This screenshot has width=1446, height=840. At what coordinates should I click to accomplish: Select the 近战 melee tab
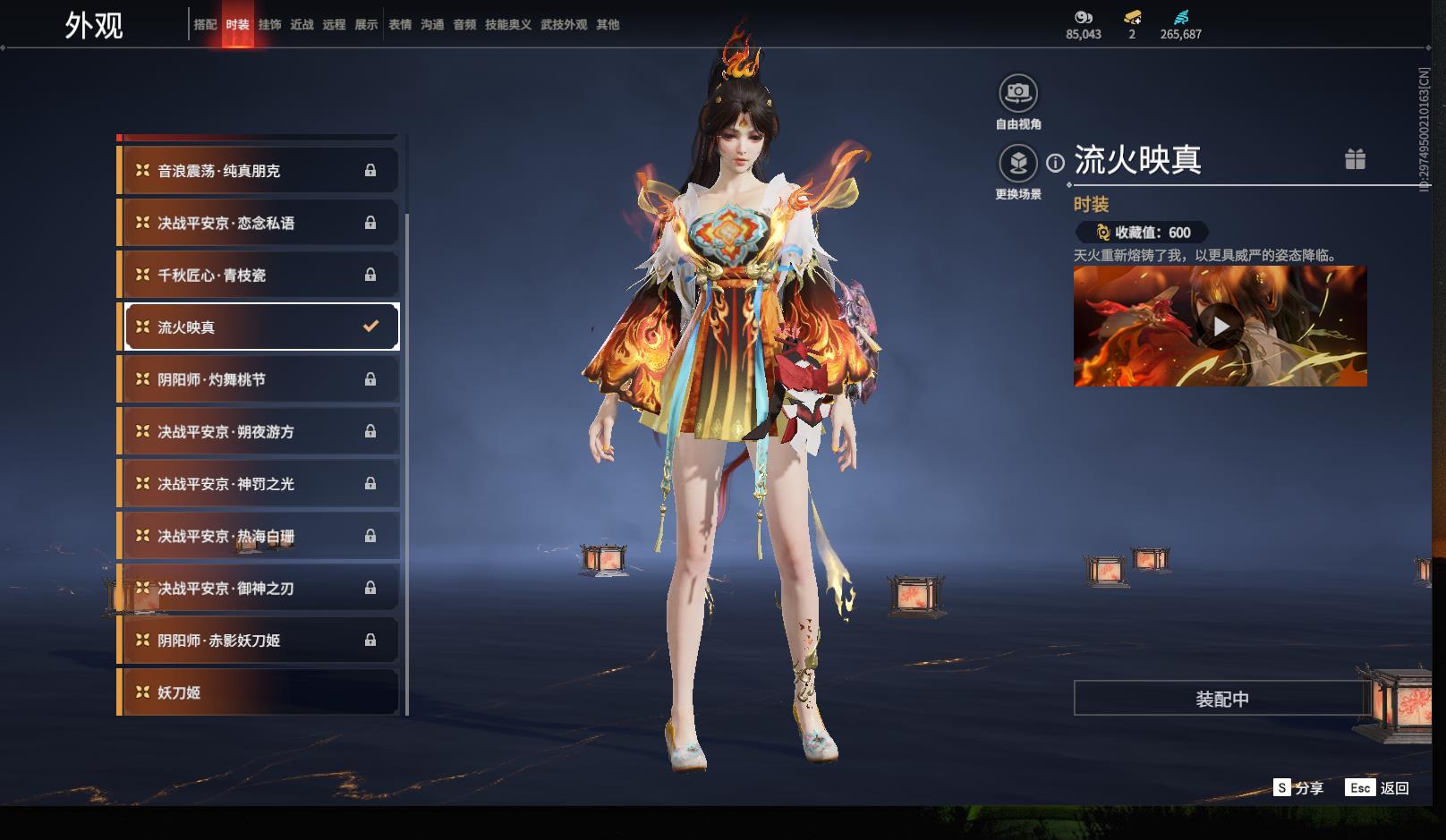[x=302, y=25]
